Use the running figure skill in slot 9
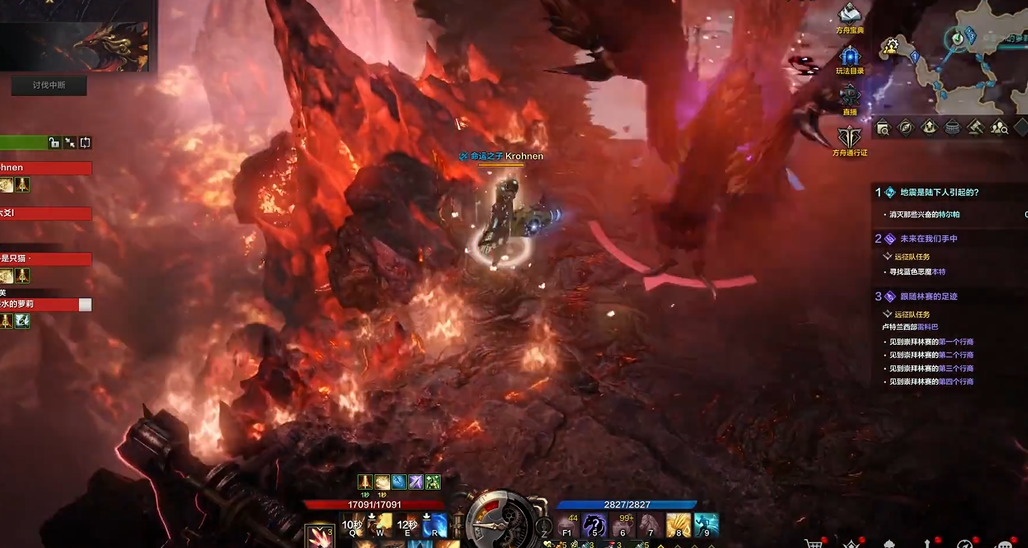The height and width of the screenshot is (548, 1028). click(x=706, y=524)
